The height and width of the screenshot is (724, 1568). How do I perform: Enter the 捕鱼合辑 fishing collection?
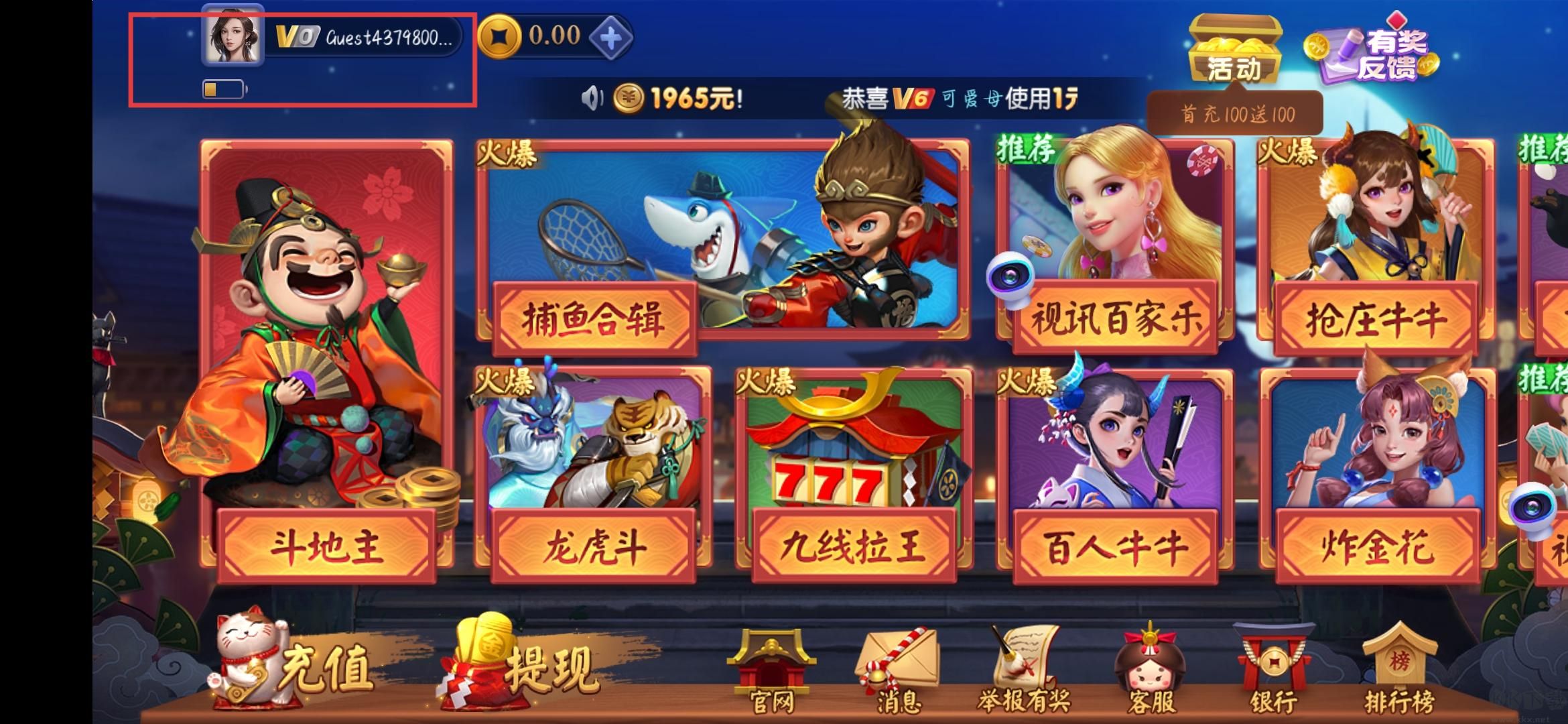717,248
